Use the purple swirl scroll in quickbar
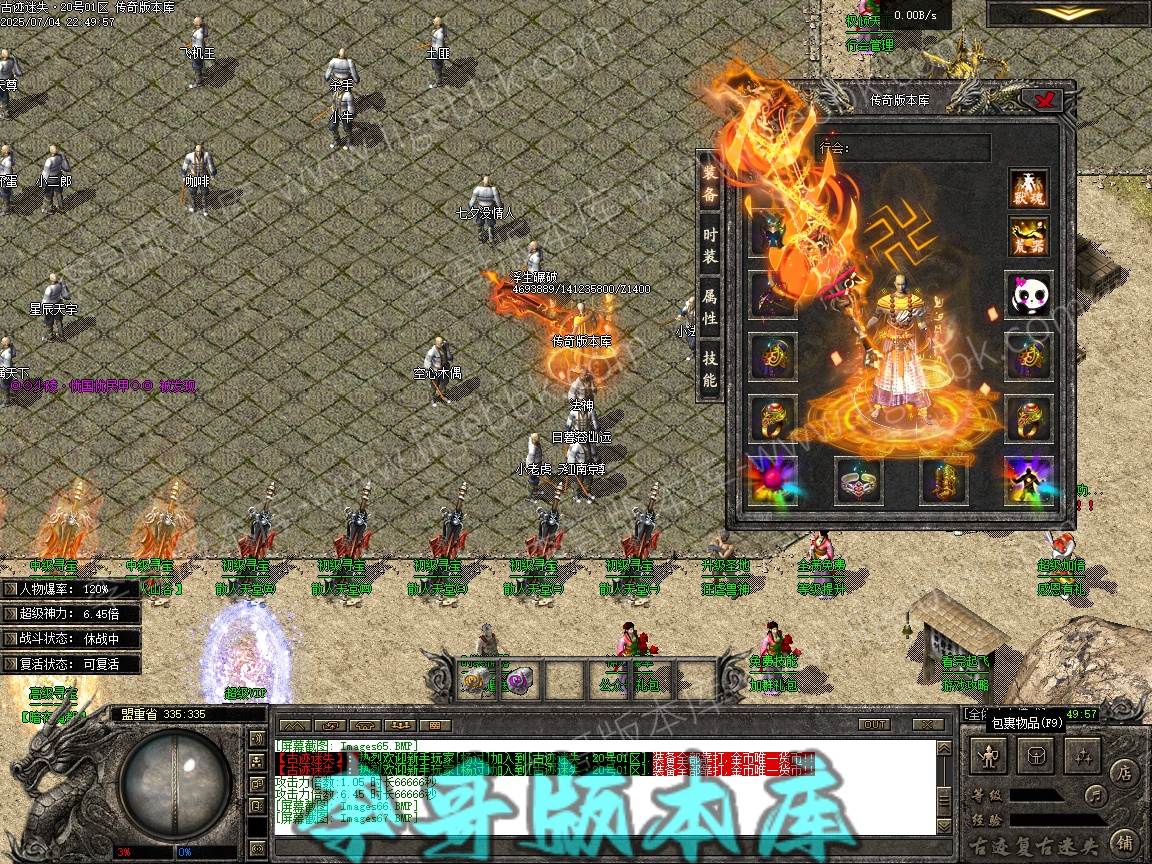 click(518, 682)
